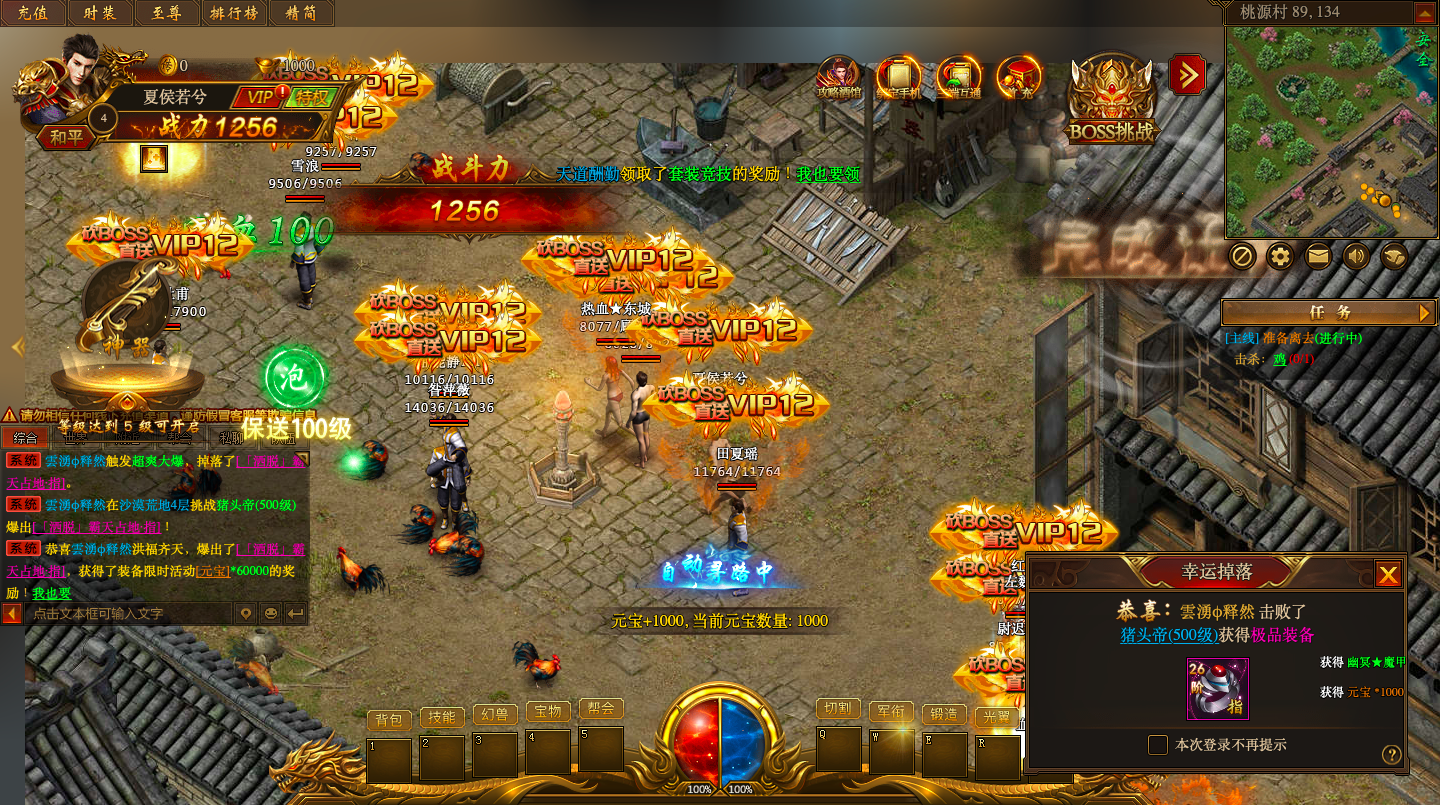Open the chat emoji smiley picker
The width and height of the screenshot is (1440, 805).
270,613
